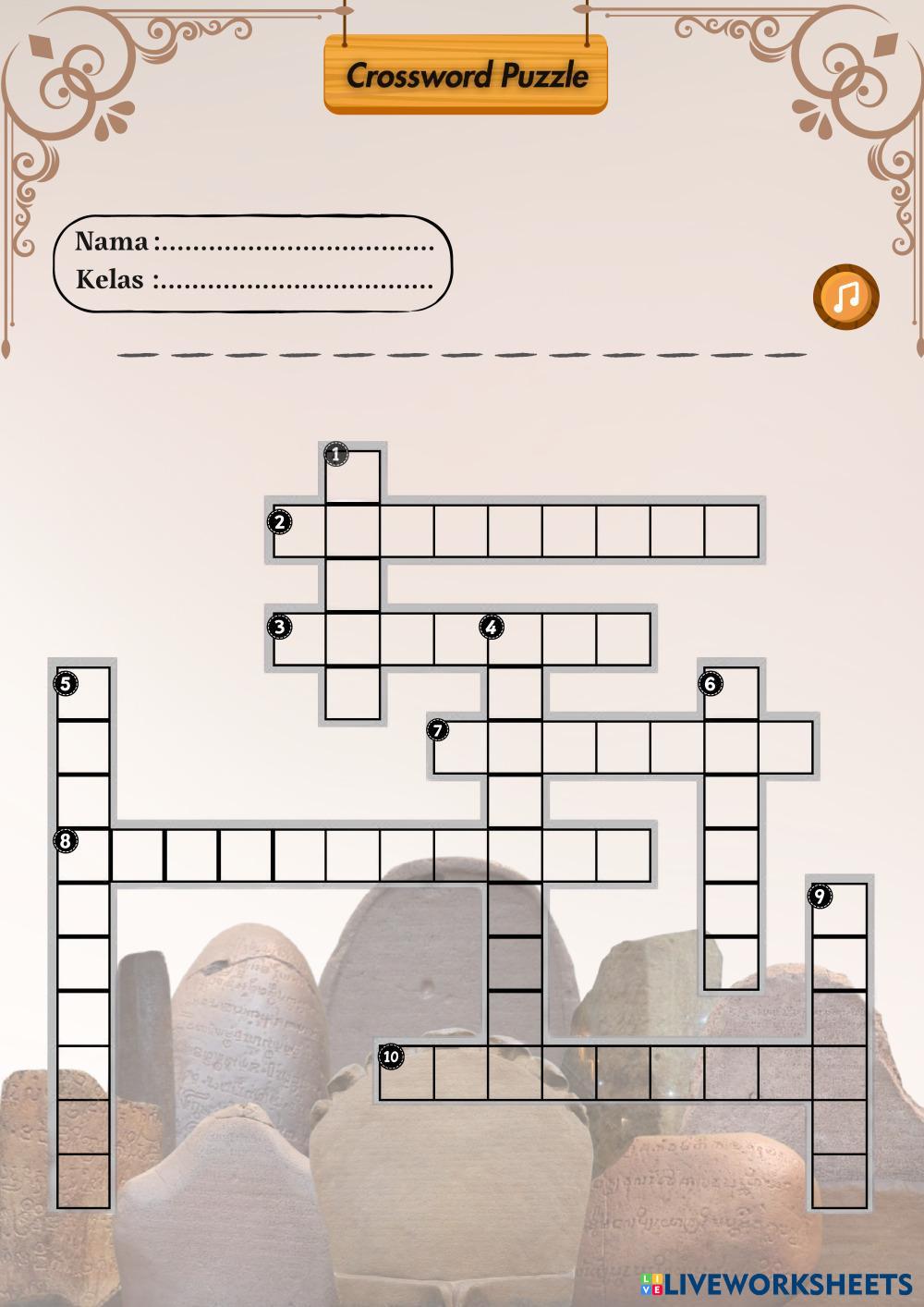
Task: Select the first cell of word 7
Action: pyautogui.click(x=460, y=747)
